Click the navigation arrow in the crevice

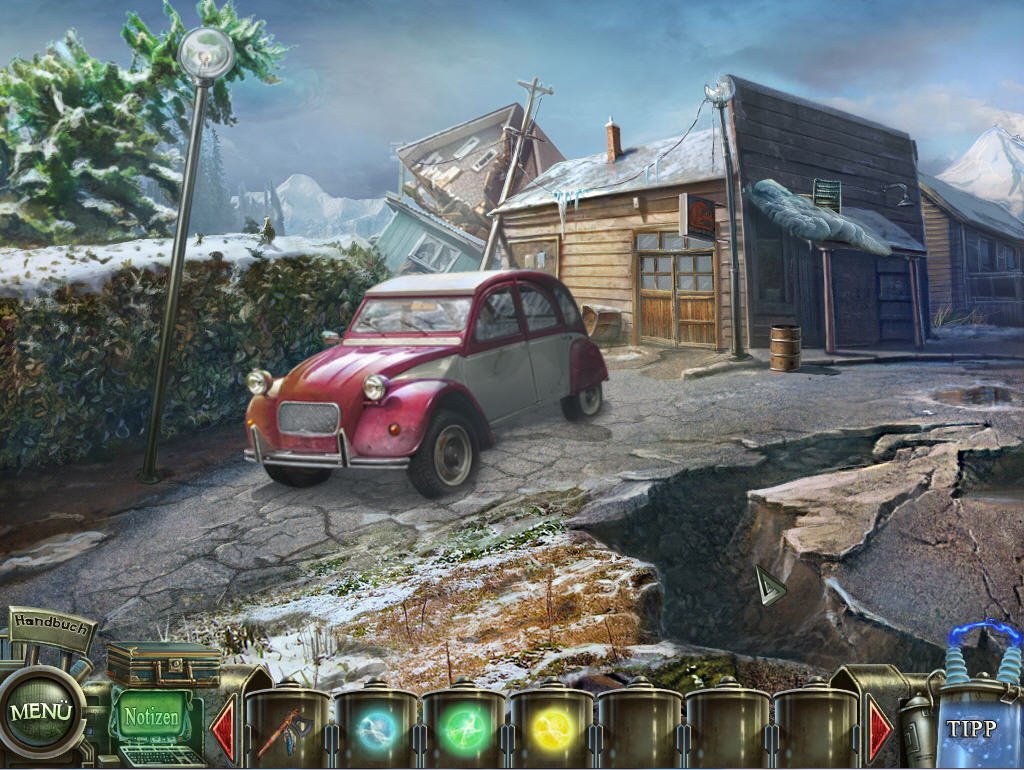pos(769,584)
